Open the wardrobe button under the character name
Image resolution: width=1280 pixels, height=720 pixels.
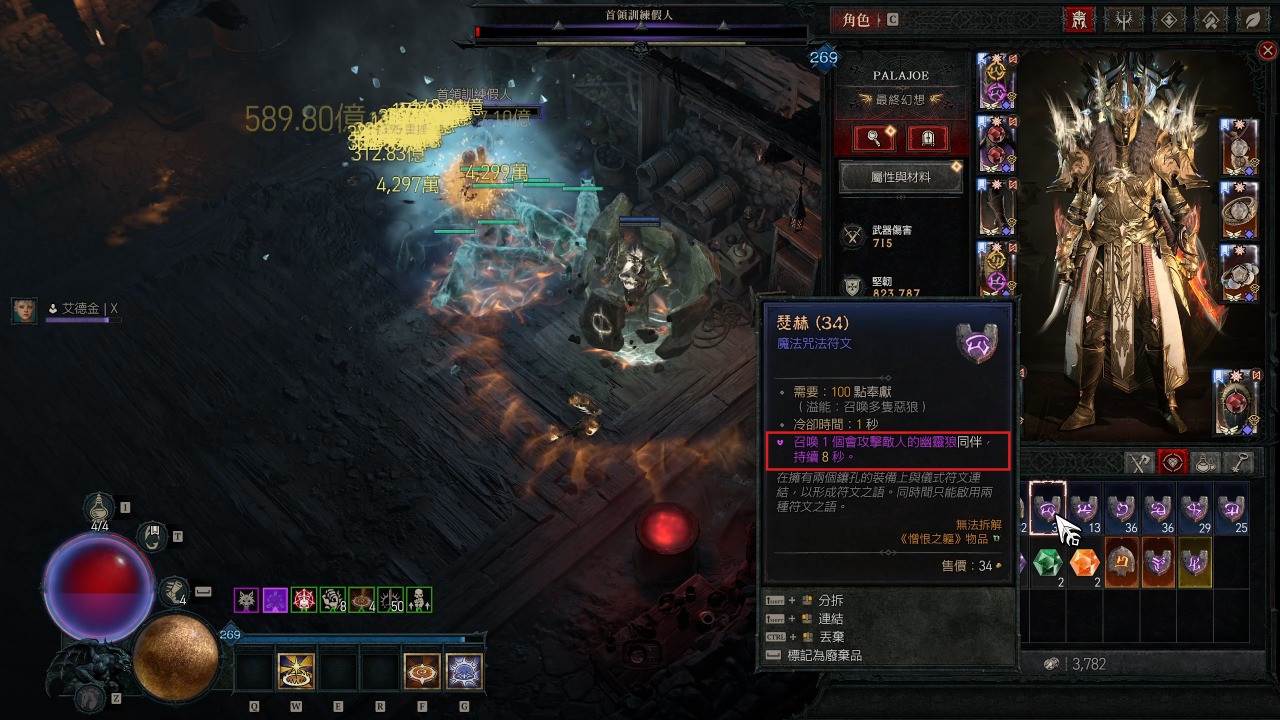[x=928, y=138]
